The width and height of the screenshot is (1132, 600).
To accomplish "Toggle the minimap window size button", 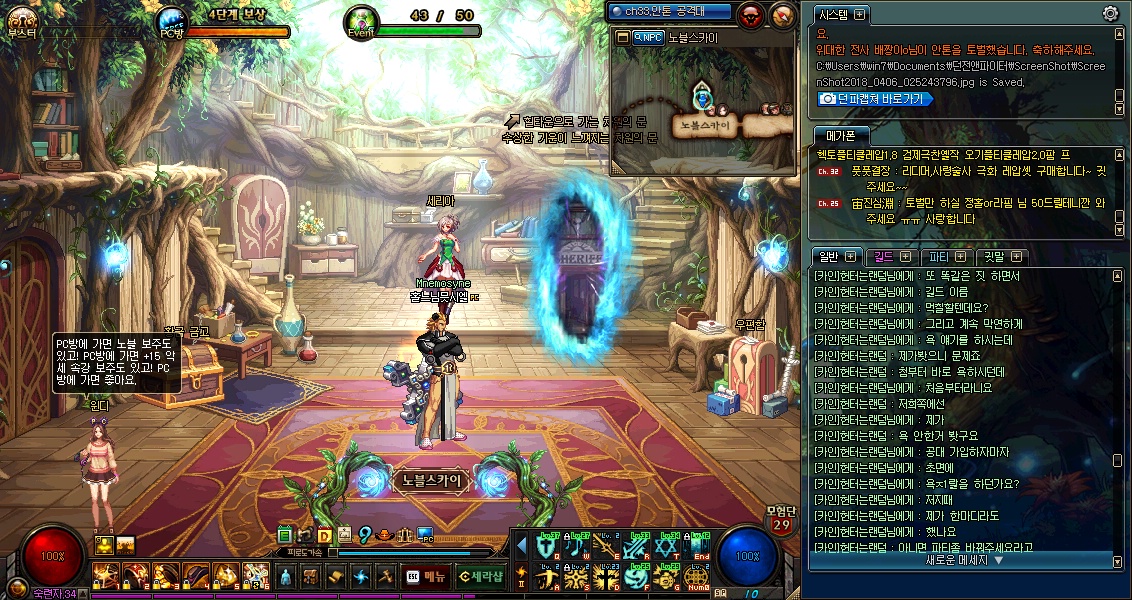I will [622, 37].
